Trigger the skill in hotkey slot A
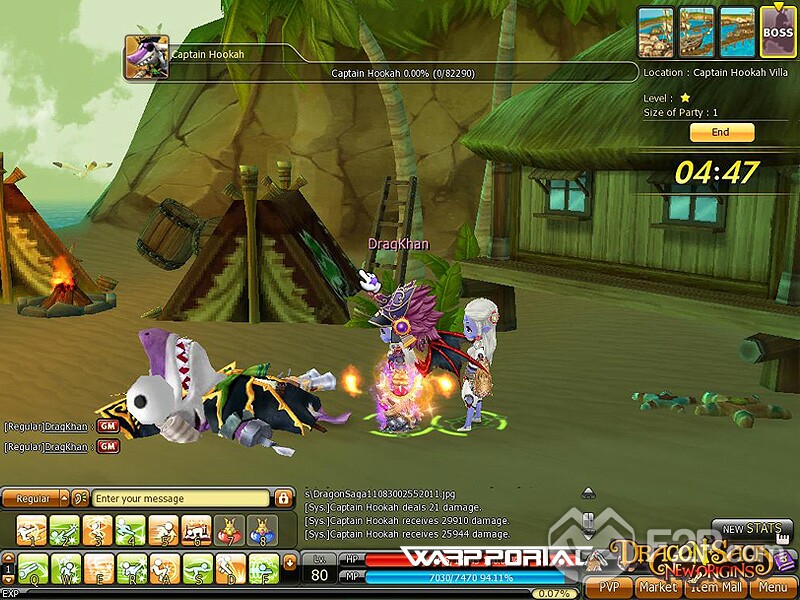 point(165,568)
